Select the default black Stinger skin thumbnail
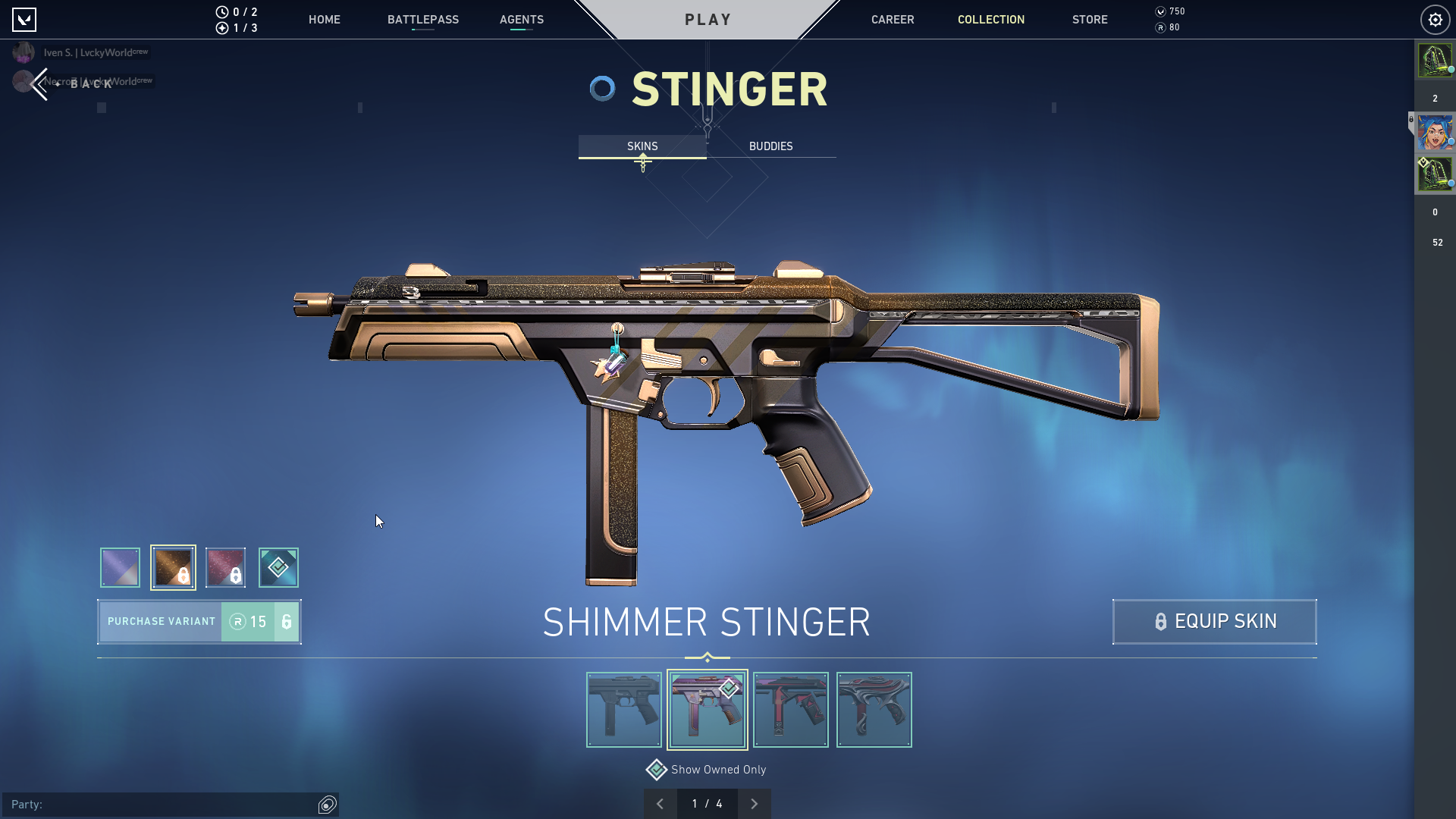This screenshot has height=819, width=1456. (x=623, y=710)
